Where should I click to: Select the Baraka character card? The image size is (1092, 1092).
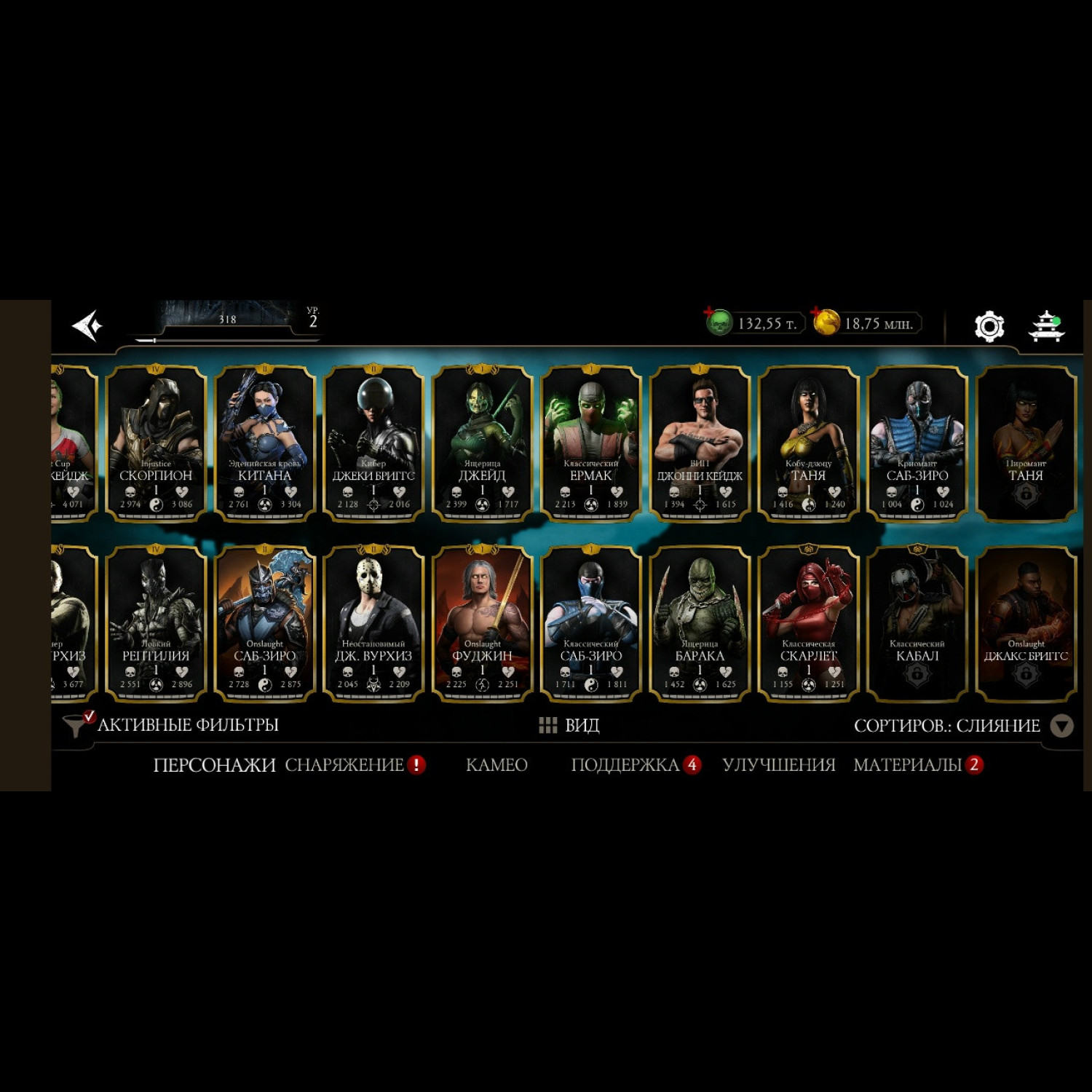tap(699, 624)
